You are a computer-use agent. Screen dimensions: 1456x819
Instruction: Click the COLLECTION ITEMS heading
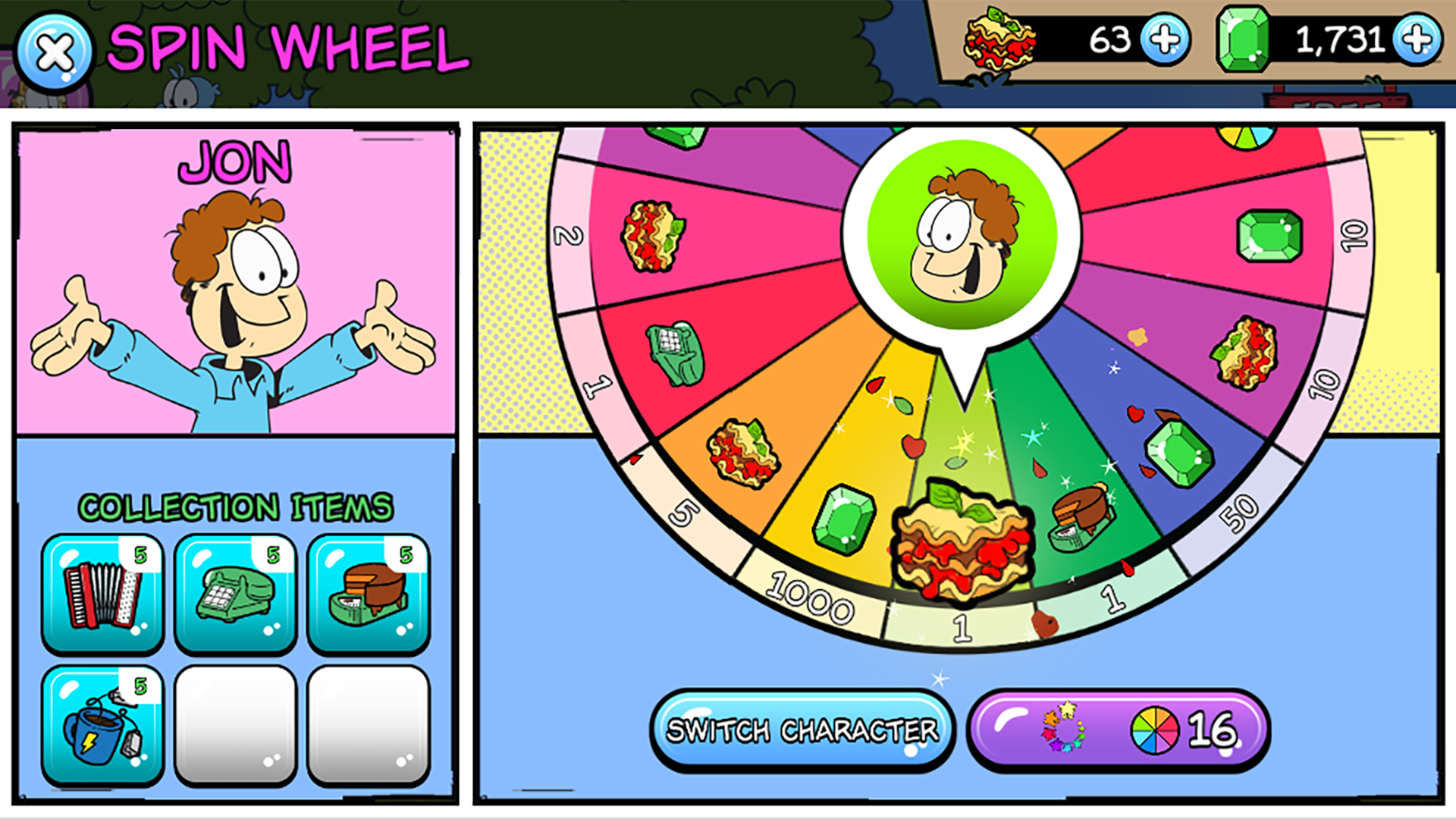(235, 507)
